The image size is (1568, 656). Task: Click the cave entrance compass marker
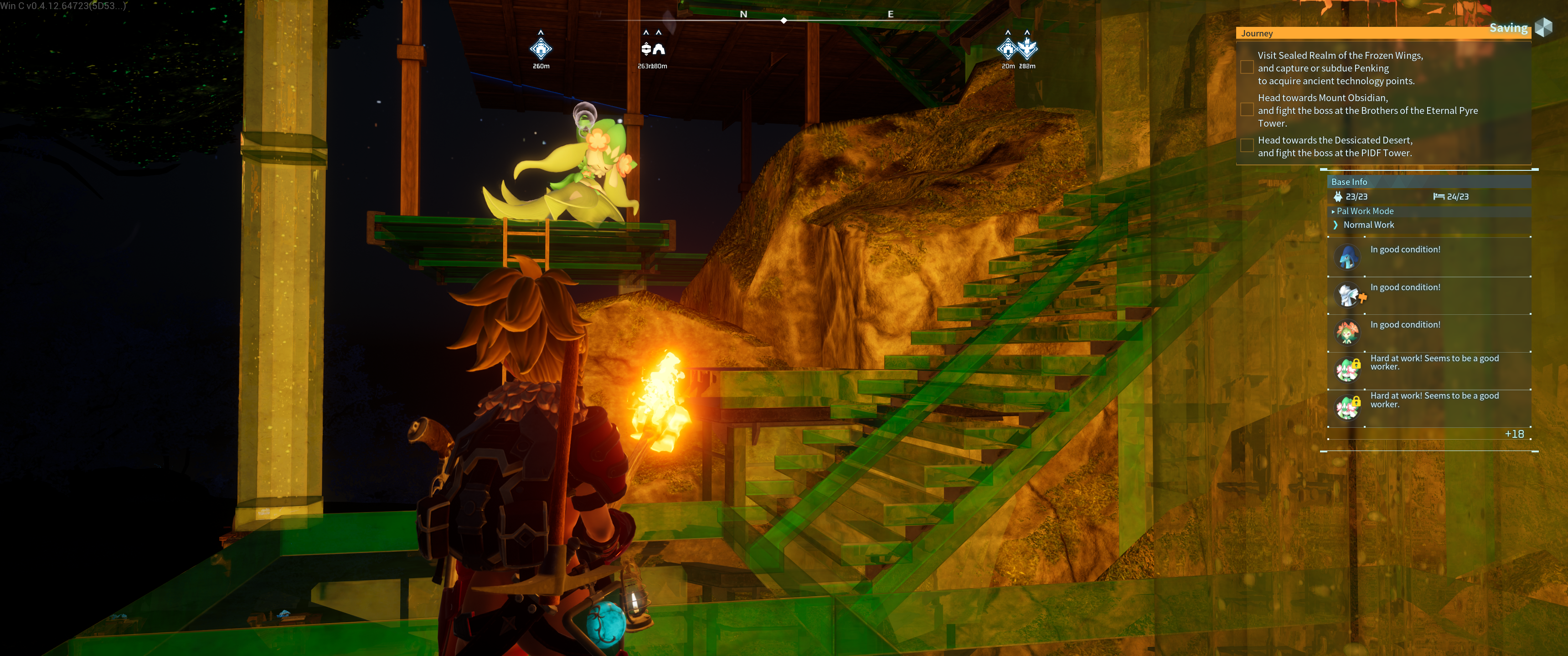click(x=659, y=49)
